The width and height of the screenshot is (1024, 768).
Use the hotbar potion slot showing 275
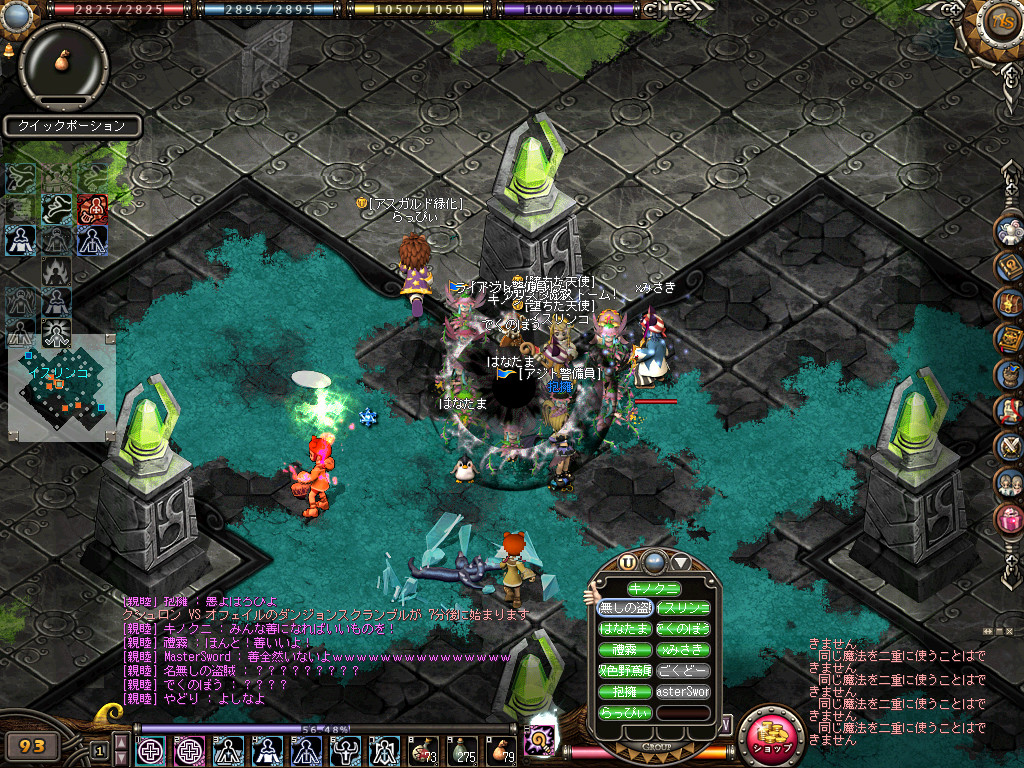461,750
